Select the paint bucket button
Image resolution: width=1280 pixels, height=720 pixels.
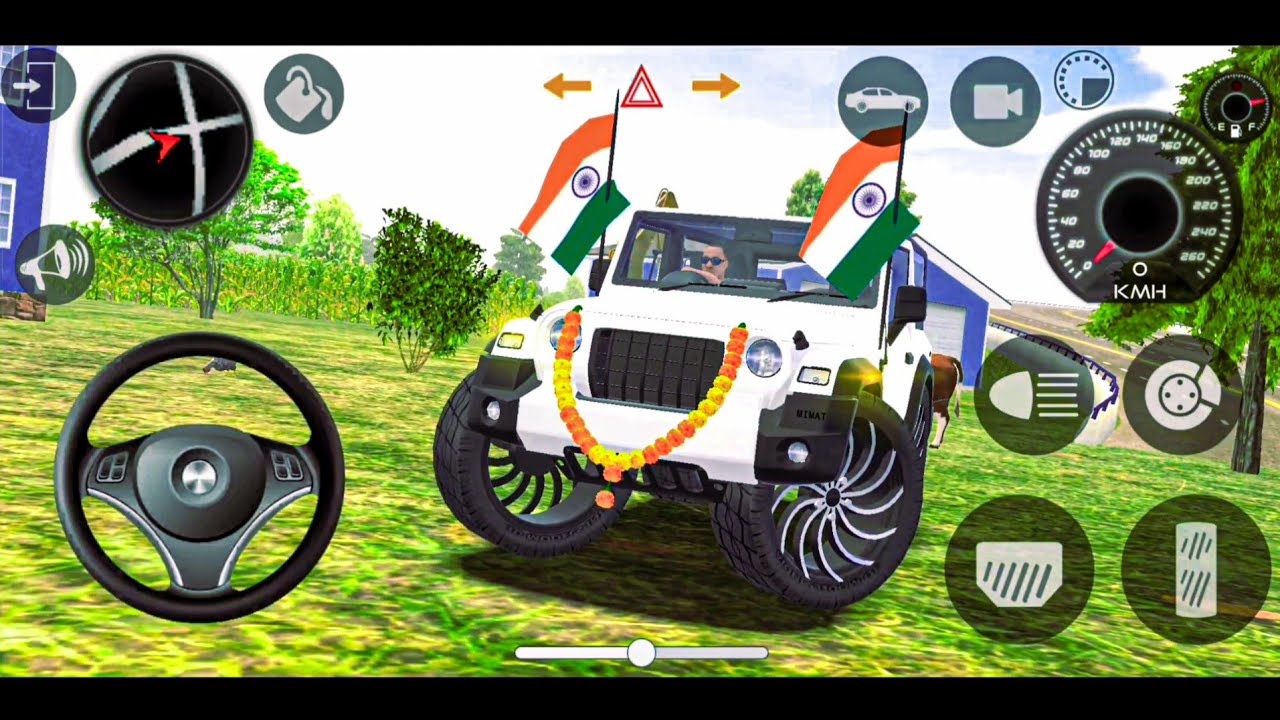coord(304,94)
